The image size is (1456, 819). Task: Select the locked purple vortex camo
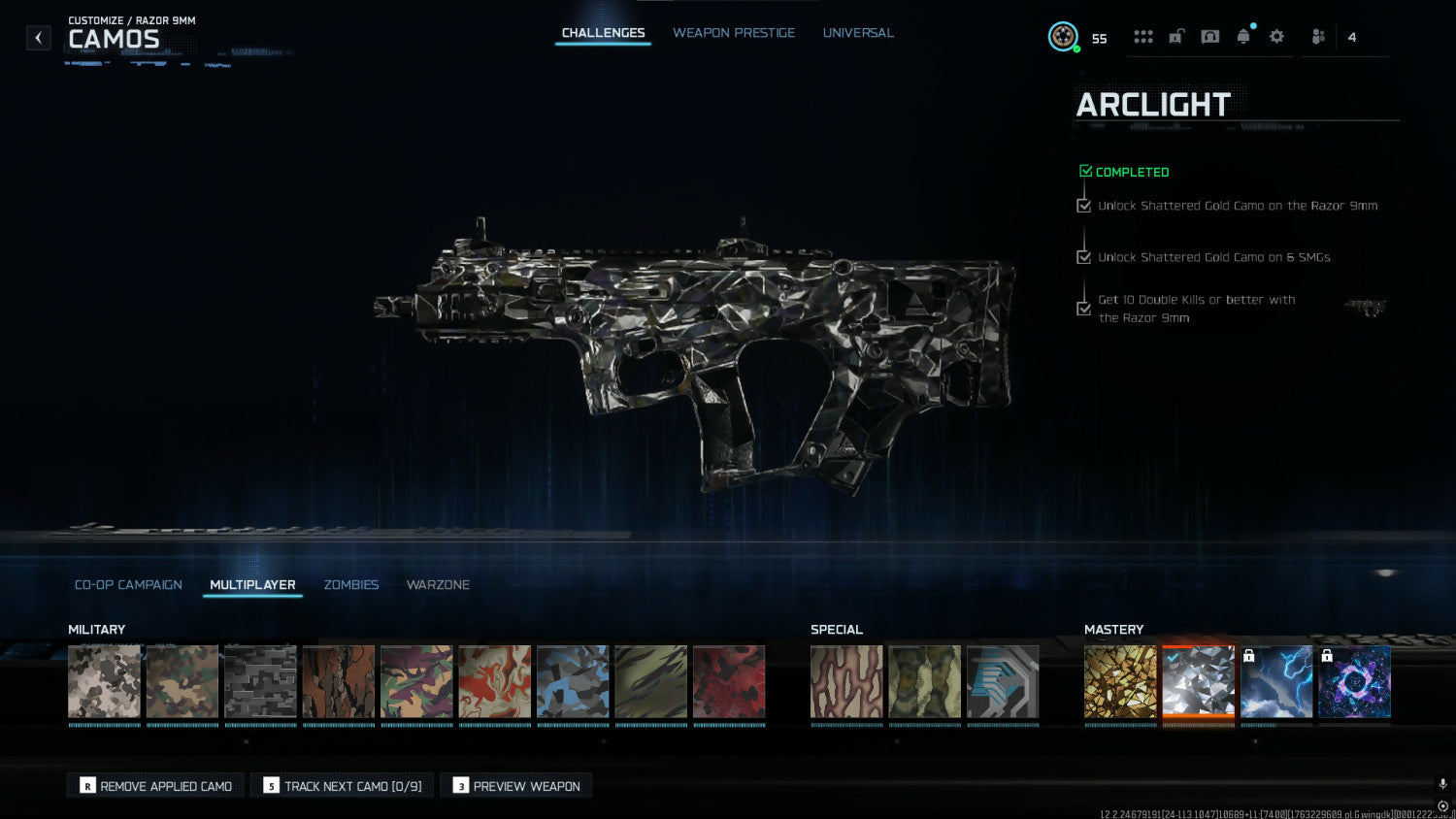point(1354,681)
